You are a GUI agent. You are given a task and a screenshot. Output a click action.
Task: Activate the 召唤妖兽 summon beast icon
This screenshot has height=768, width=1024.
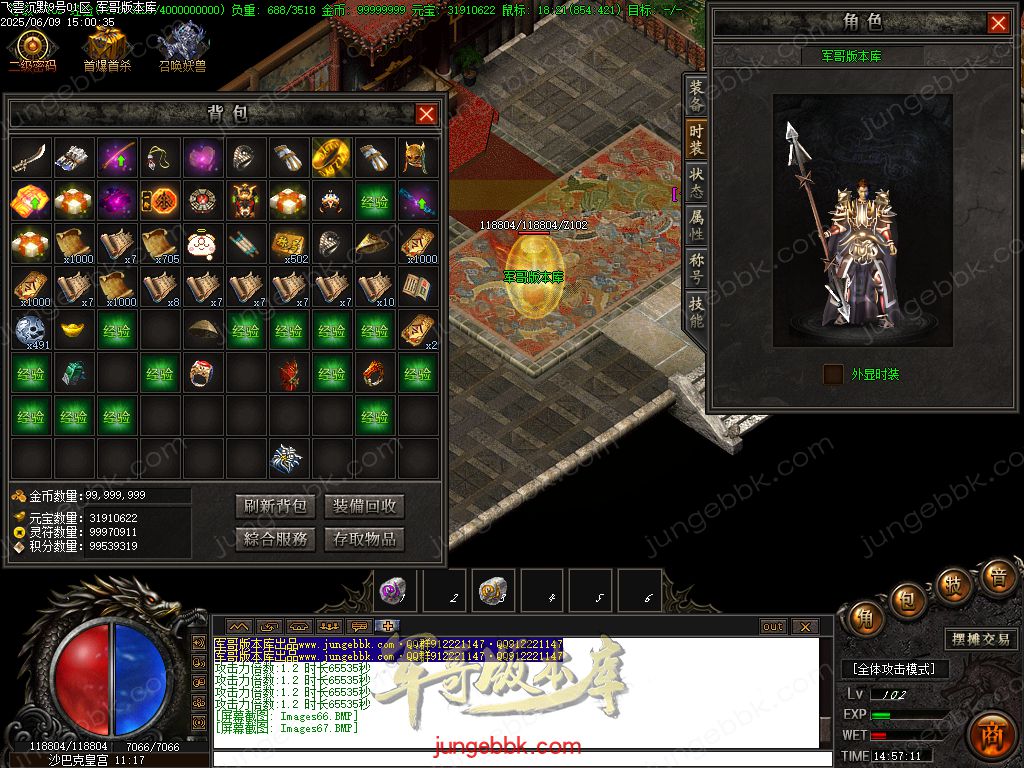tap(182, 48)
